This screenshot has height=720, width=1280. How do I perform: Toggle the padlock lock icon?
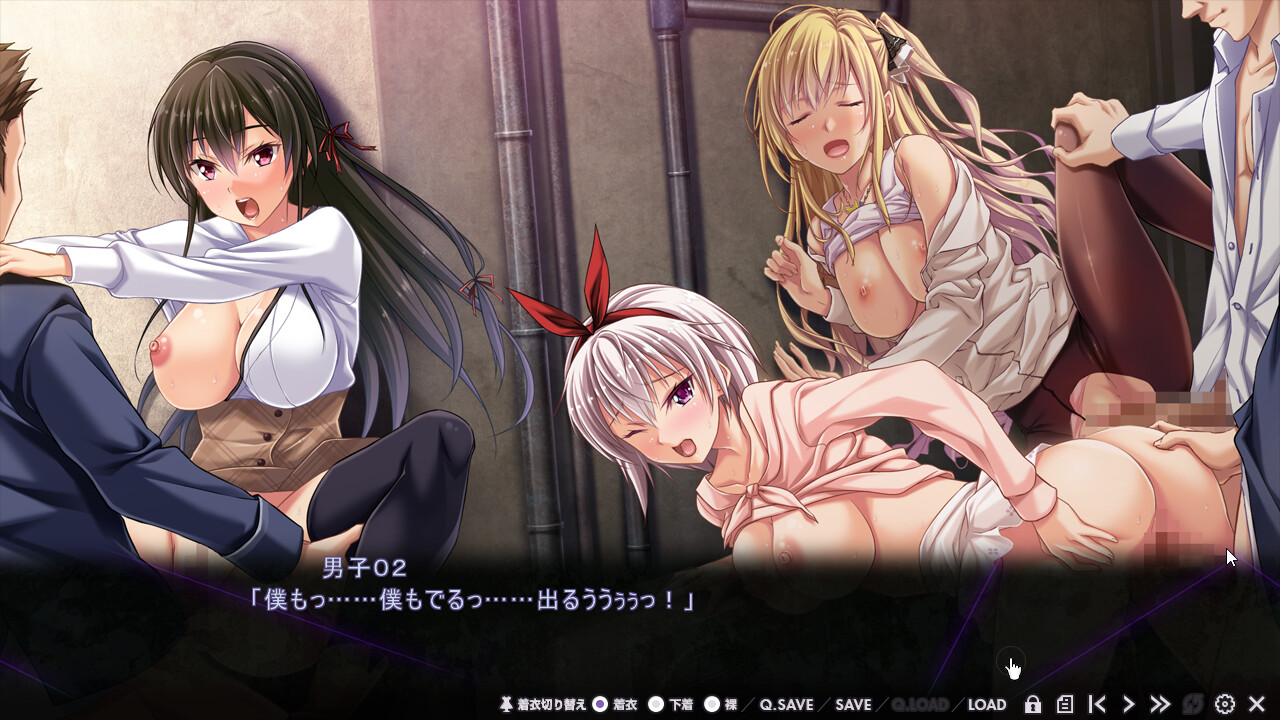pos(1033,704)
